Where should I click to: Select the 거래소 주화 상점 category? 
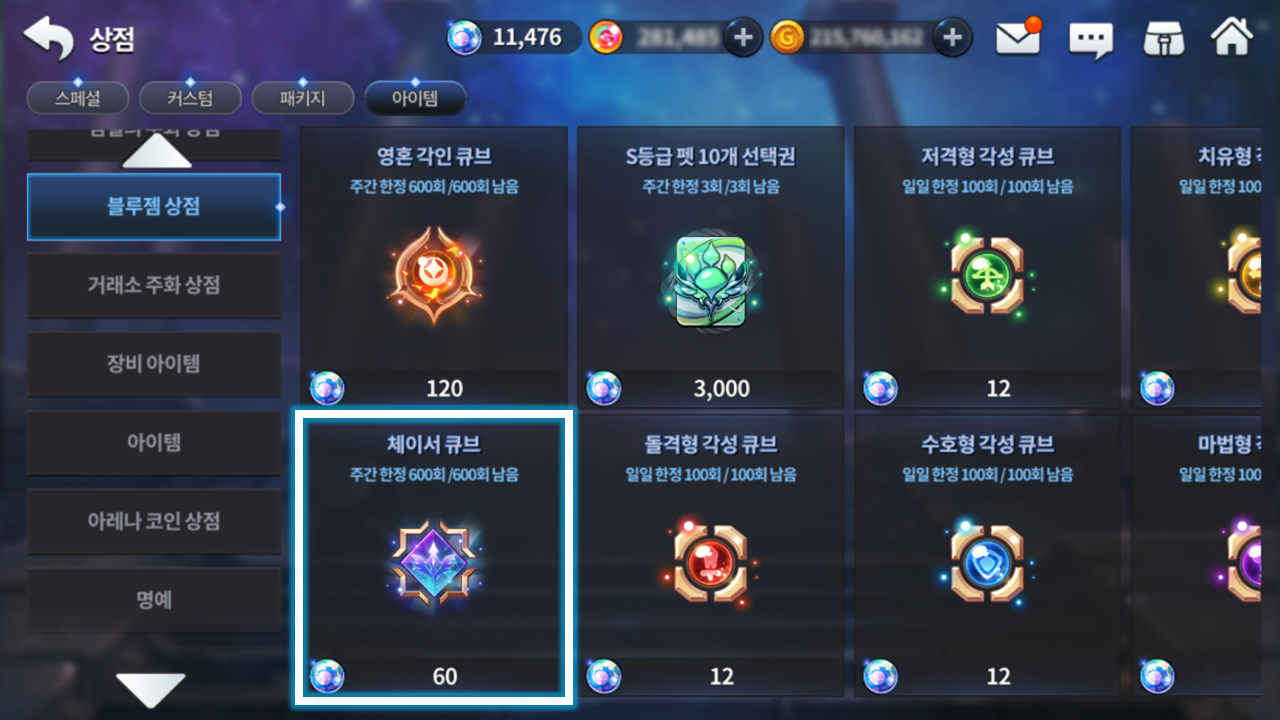point(154,285)
